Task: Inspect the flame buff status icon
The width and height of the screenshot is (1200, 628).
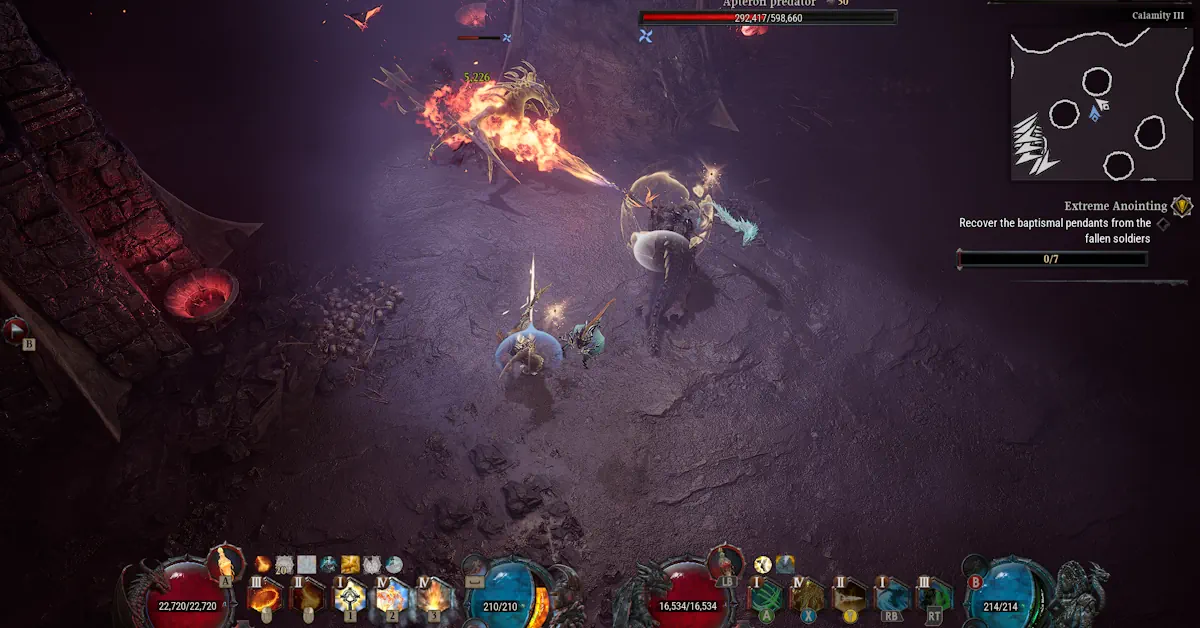Action: tap(263, 565)
